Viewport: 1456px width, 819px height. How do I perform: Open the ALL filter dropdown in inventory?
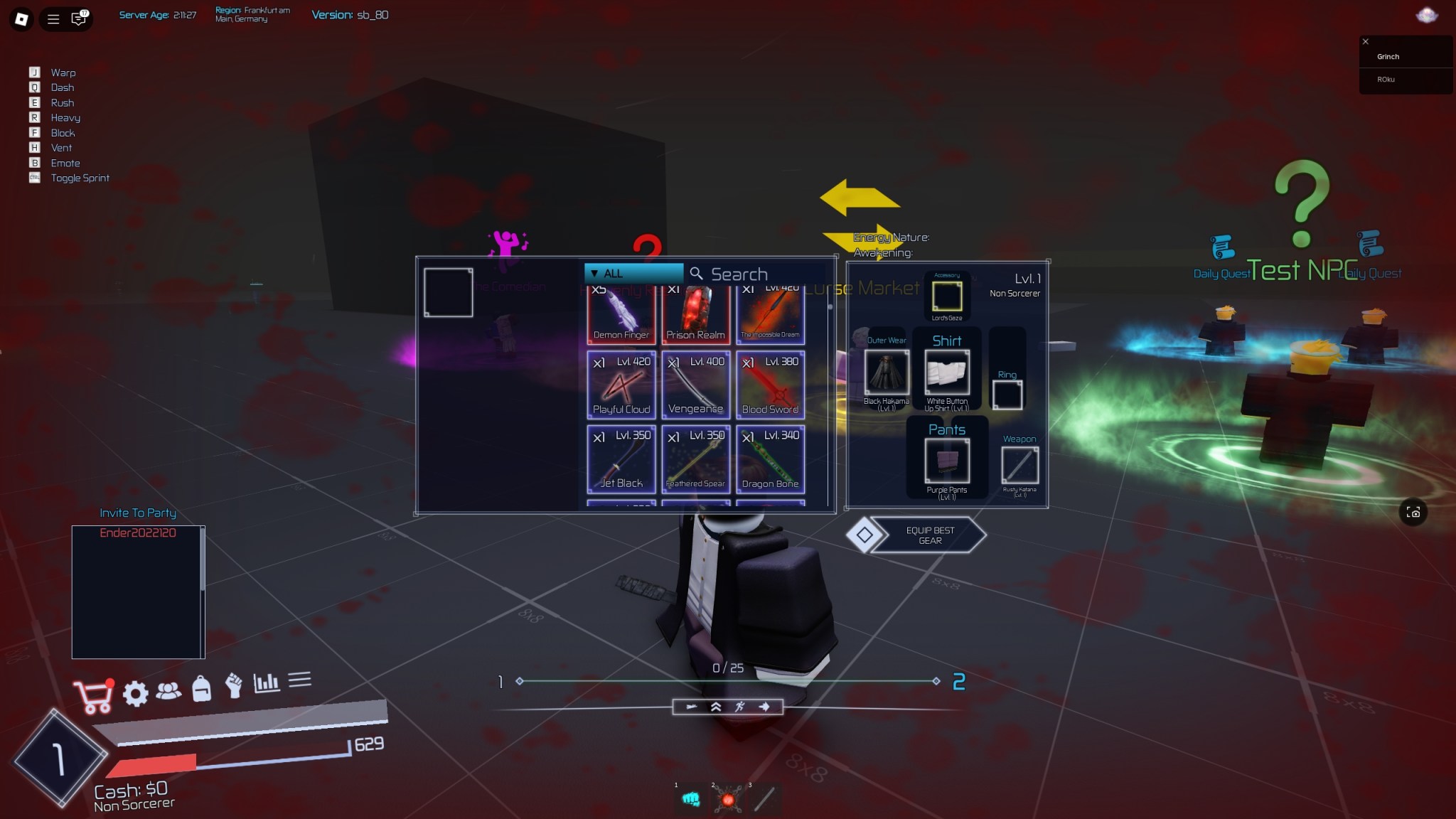coord(632,273)
